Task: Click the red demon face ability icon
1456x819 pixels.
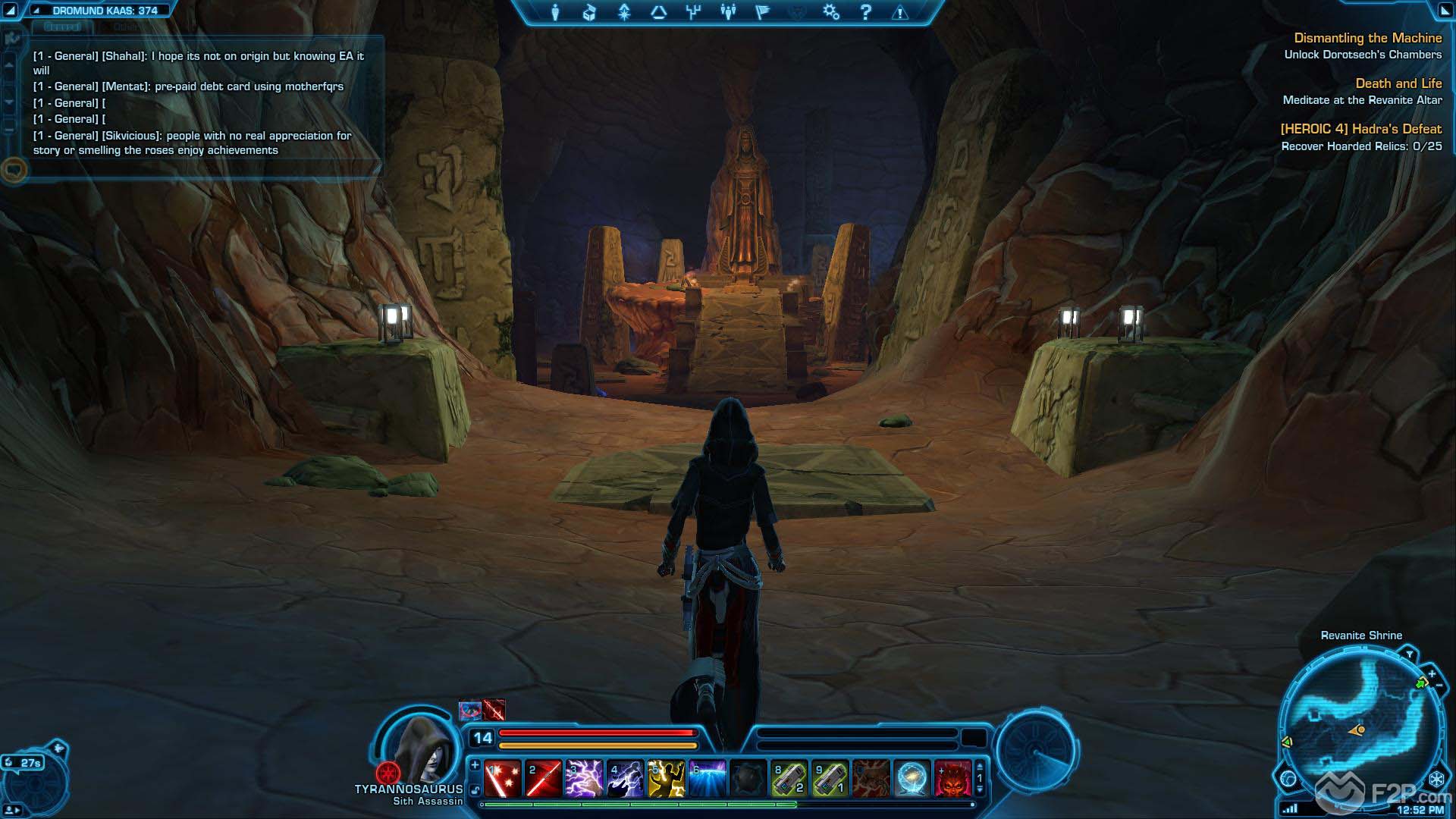Action: 953,779
